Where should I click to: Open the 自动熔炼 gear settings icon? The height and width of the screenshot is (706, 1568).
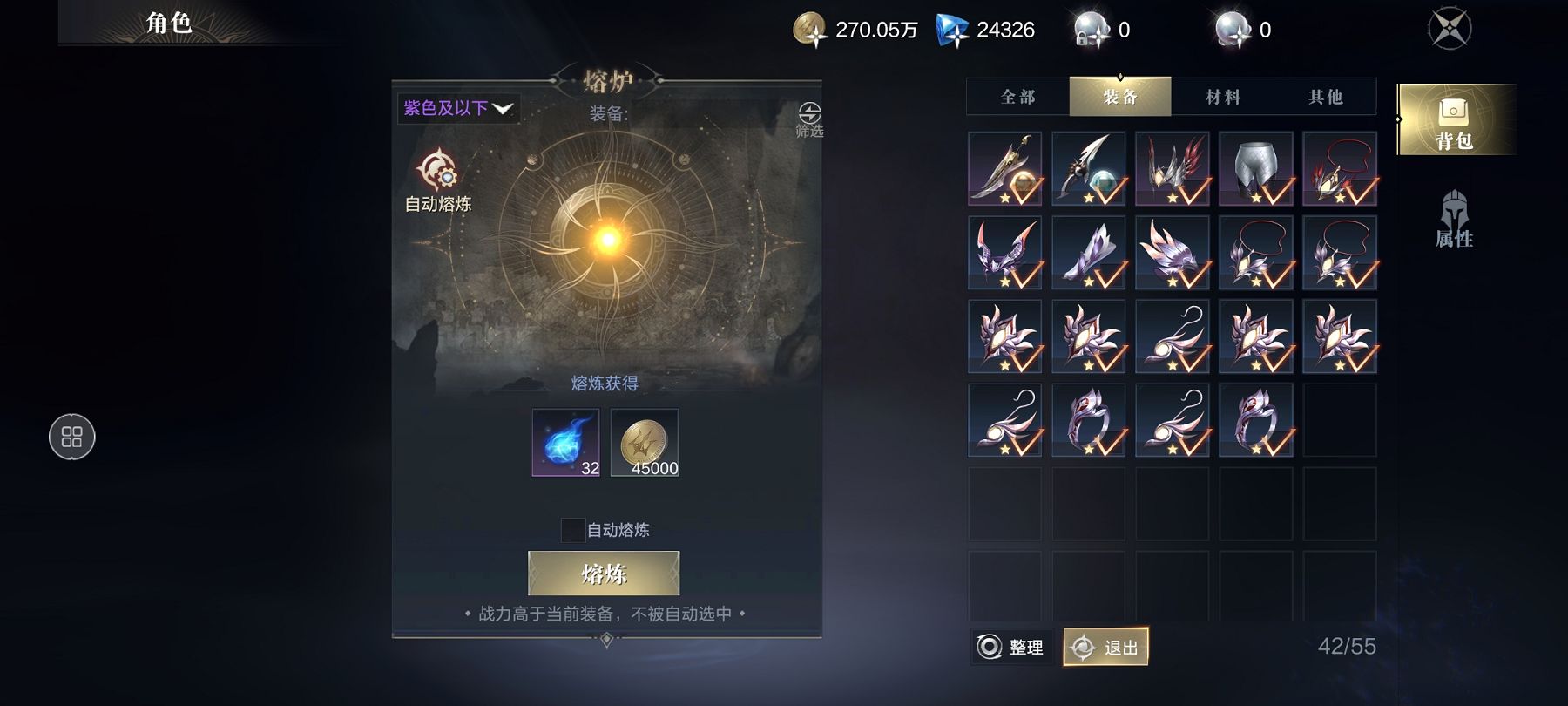tap(437, 171)
